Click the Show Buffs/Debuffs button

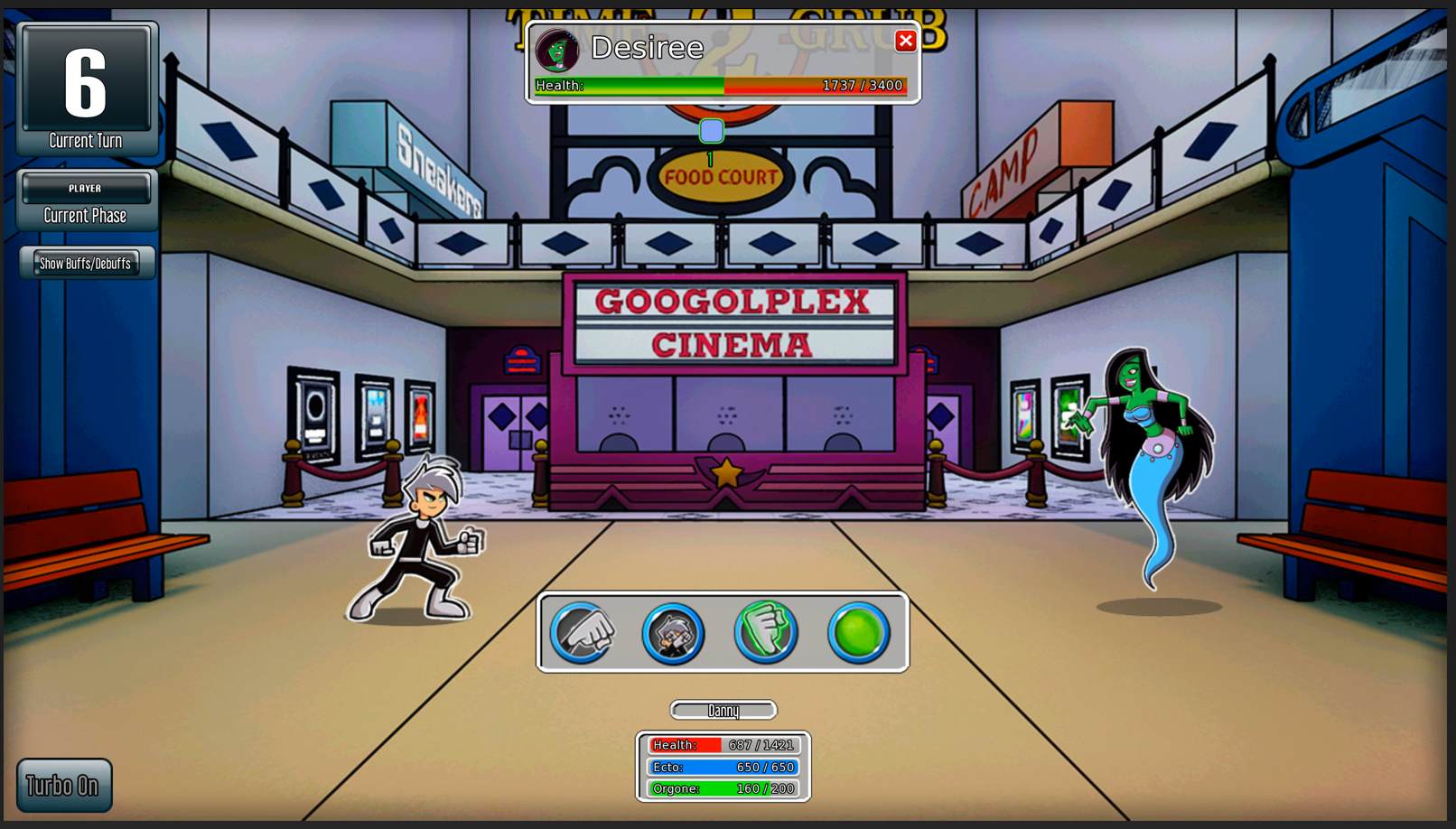coord(86,263)
